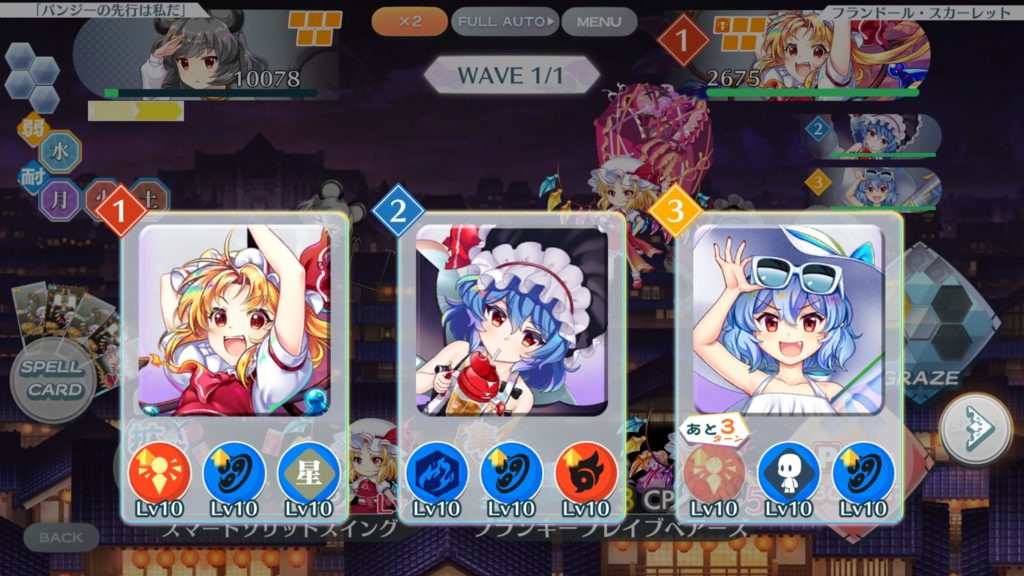Go BACK from the skill panel
The height and width of the screenshot is (576, 1024).
pos(61,538)
